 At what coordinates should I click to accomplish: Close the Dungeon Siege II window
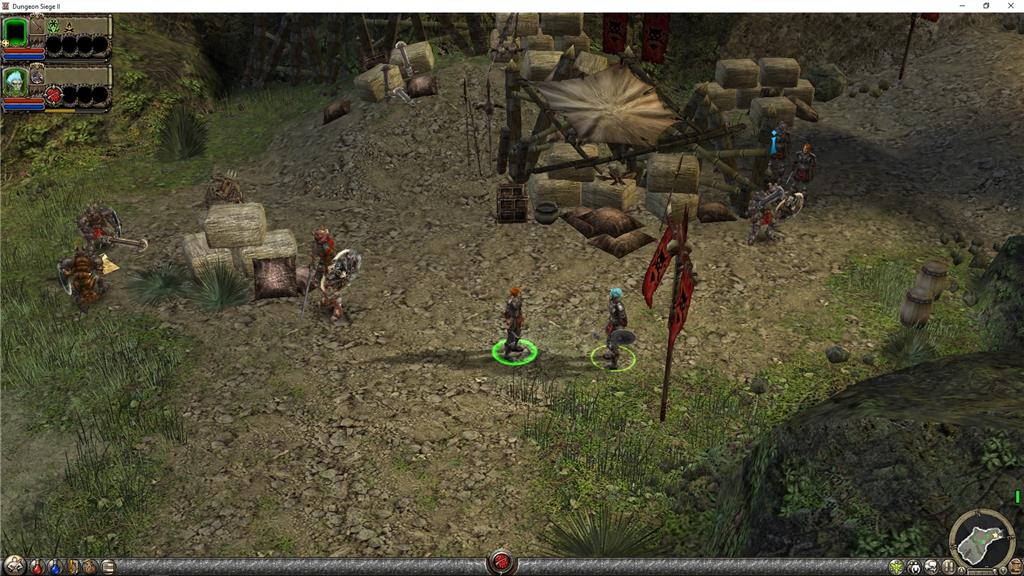(1010, 6)
